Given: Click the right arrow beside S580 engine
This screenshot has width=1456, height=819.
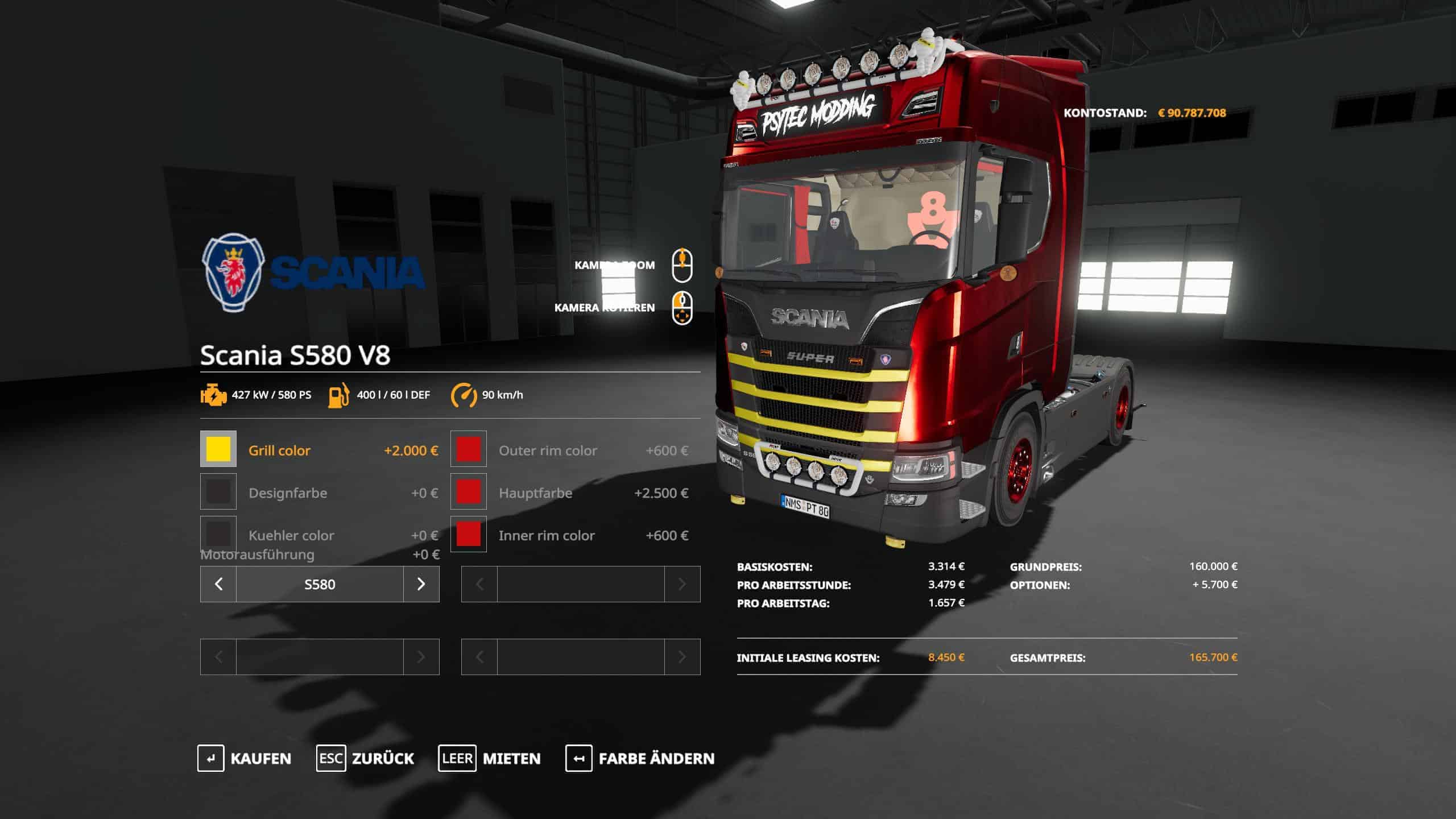Looking at the screenshot, I should tap(421, 584).
